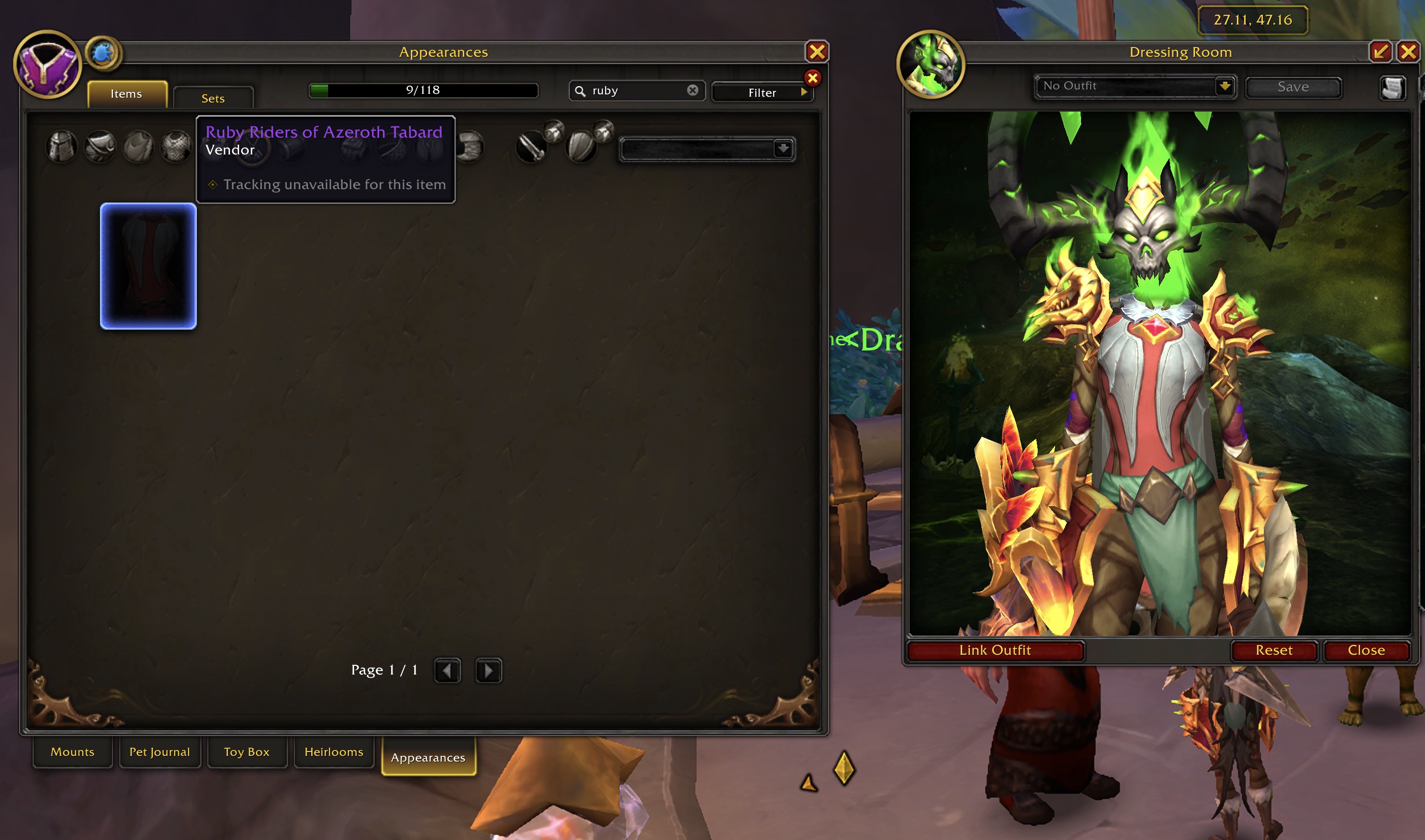Click the red Close button in Dressing Room
This screenshot has height=840, width=1425.
coord(1366,650)
